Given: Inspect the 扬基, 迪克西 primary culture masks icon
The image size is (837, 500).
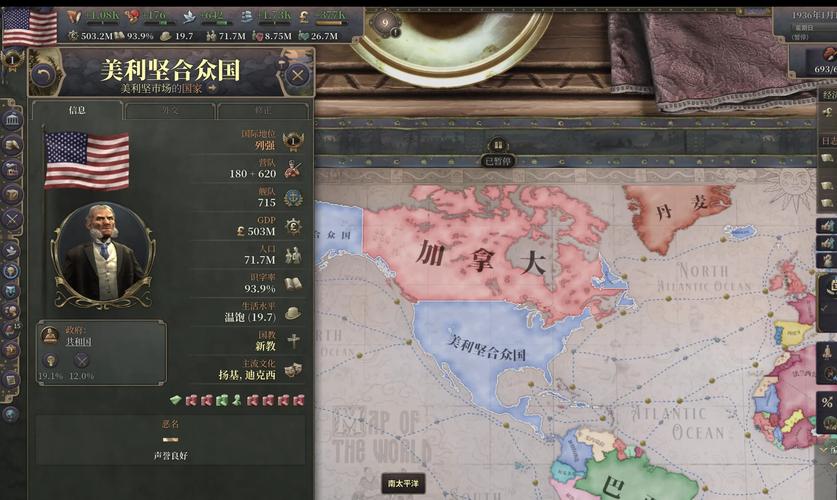Looking at the screenshot, I should coord(293,369).
